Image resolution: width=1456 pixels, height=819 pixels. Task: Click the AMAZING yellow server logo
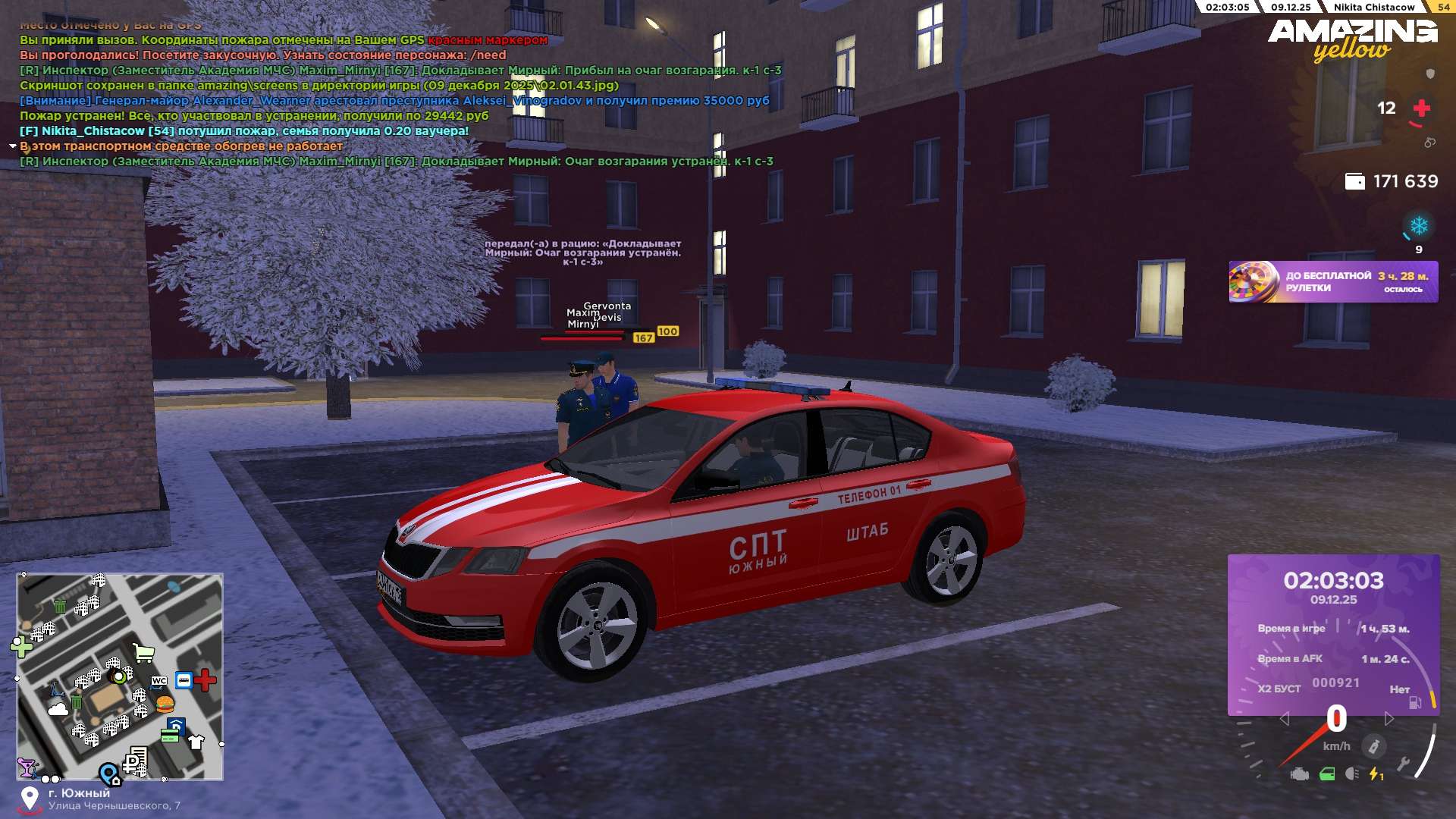coord(1352,39)
